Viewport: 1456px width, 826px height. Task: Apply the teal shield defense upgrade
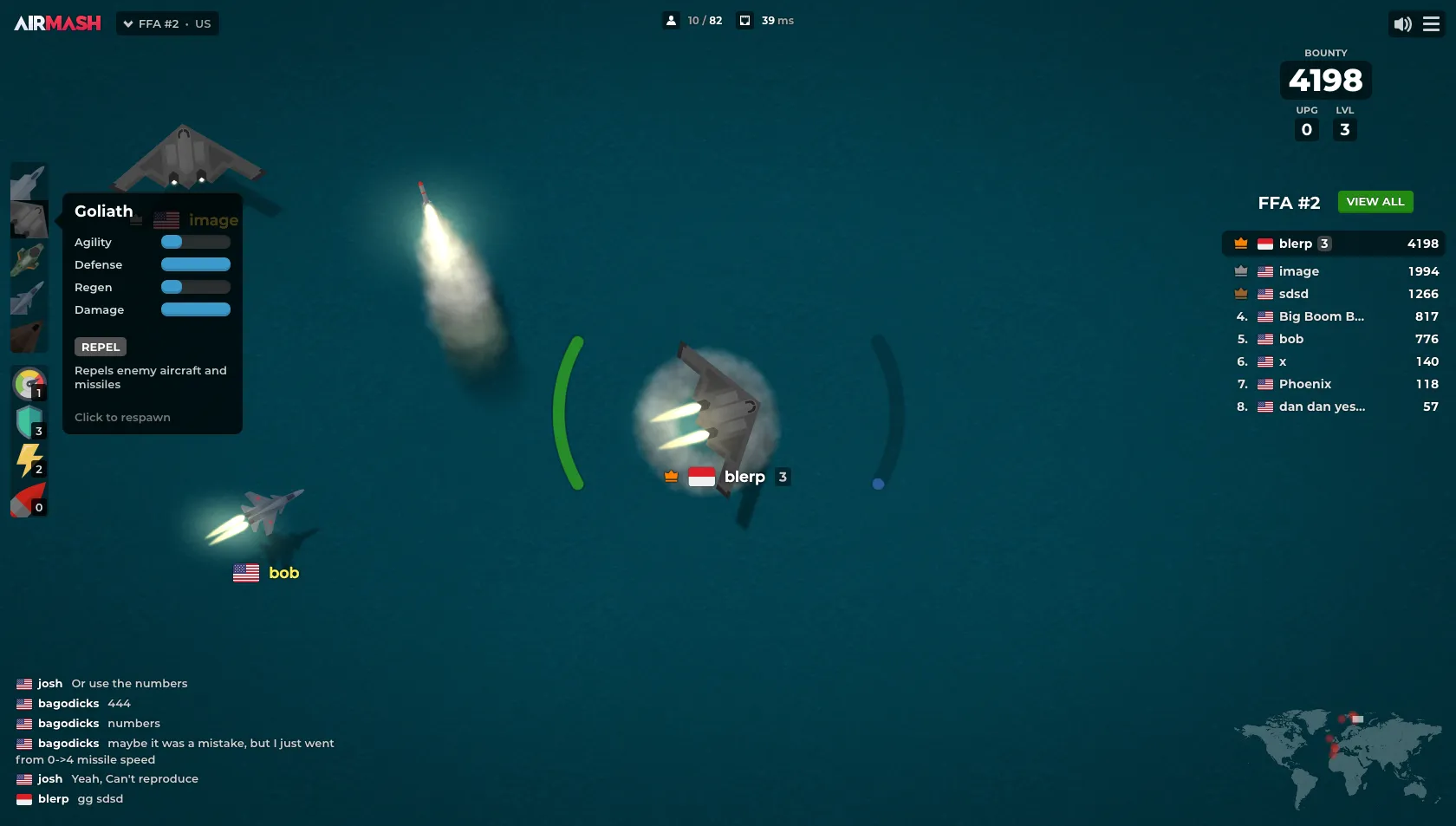29,422
